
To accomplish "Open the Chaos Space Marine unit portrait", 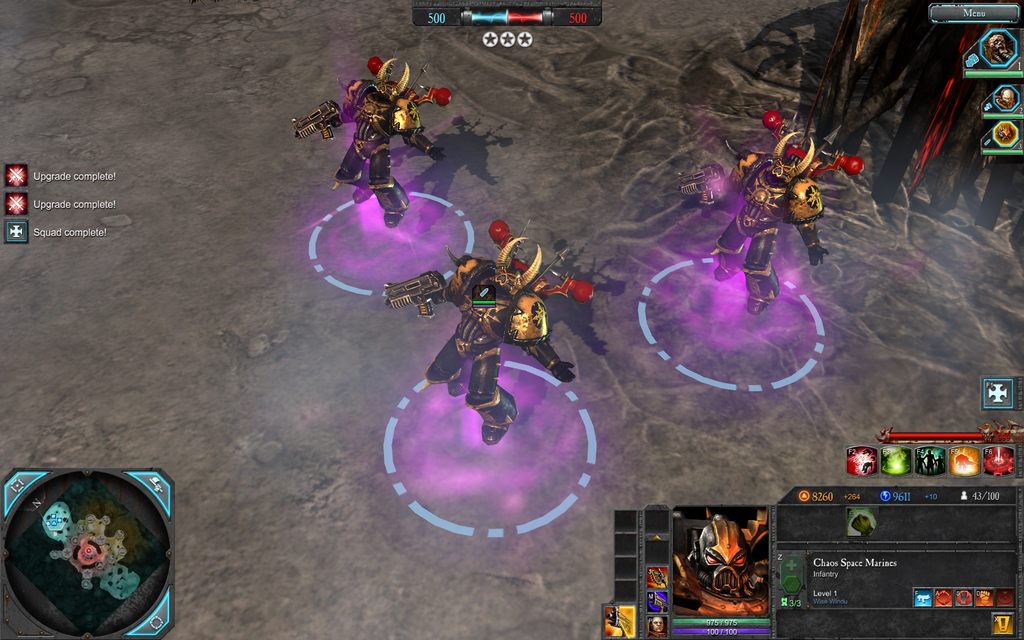I will 721,562.
